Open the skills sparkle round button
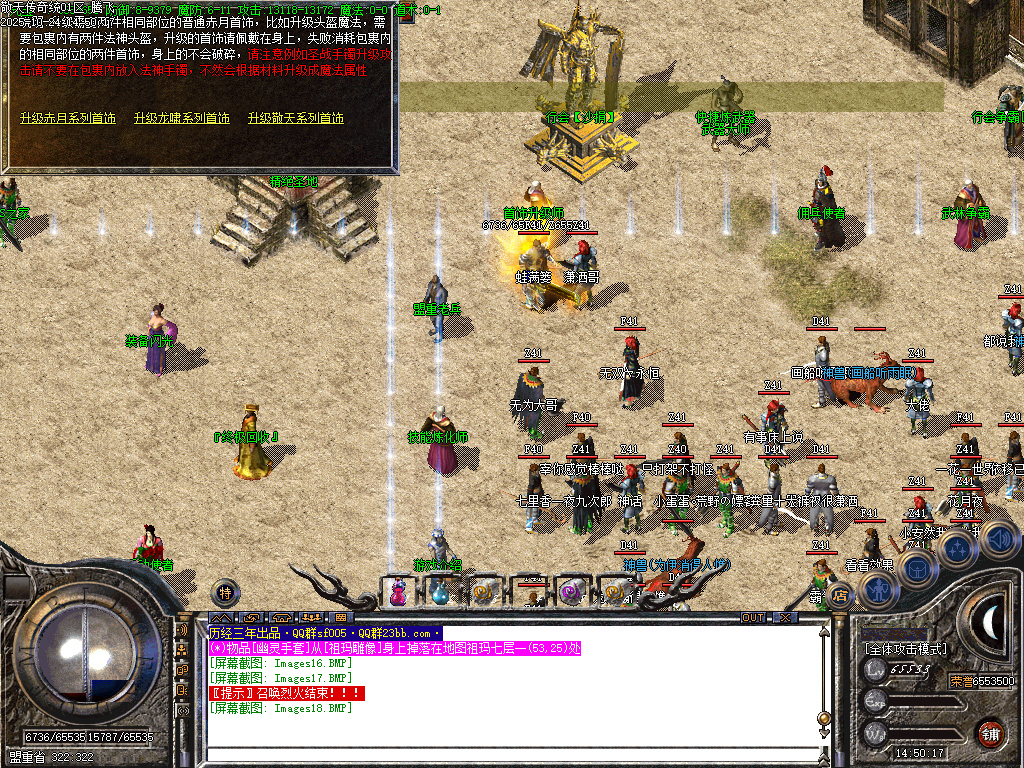This screenshot has width=1024, height=768. [x=957, y=549]
